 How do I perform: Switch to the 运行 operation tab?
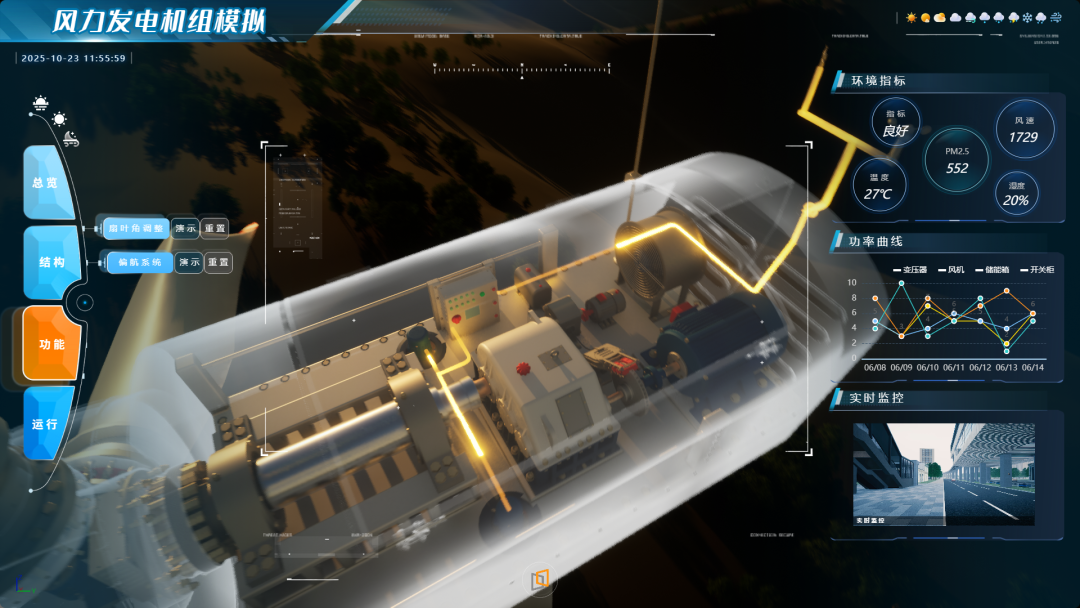point(46,424)
